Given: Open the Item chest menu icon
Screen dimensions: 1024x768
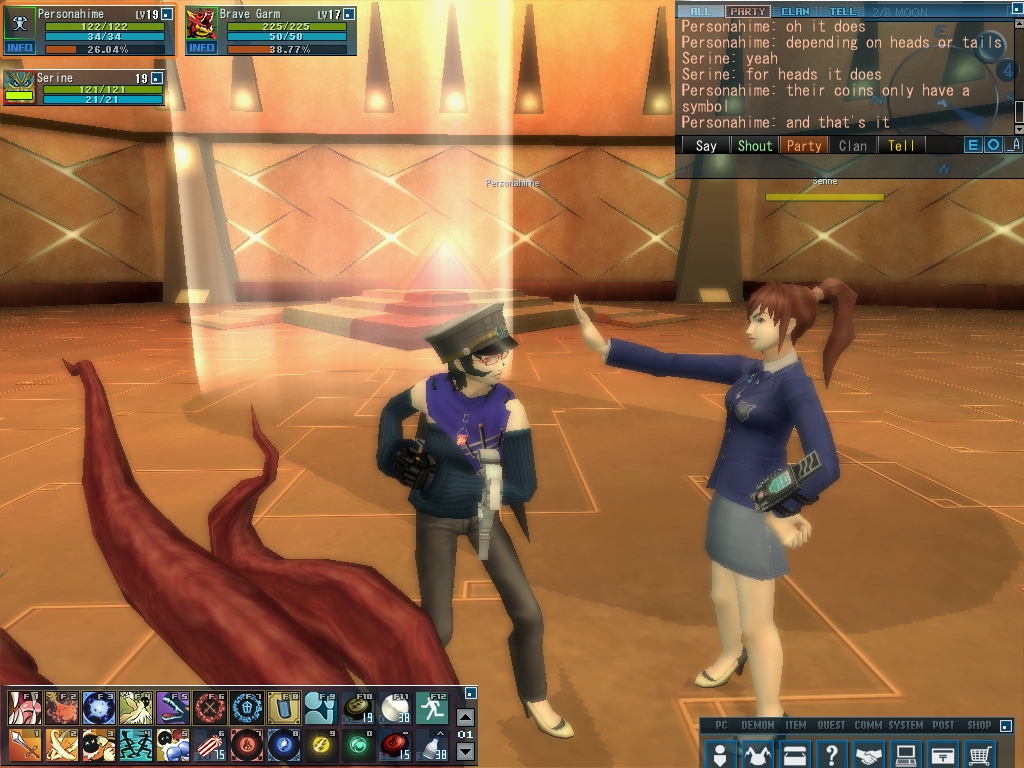Looking at the screenshot, I should point(795,755).
